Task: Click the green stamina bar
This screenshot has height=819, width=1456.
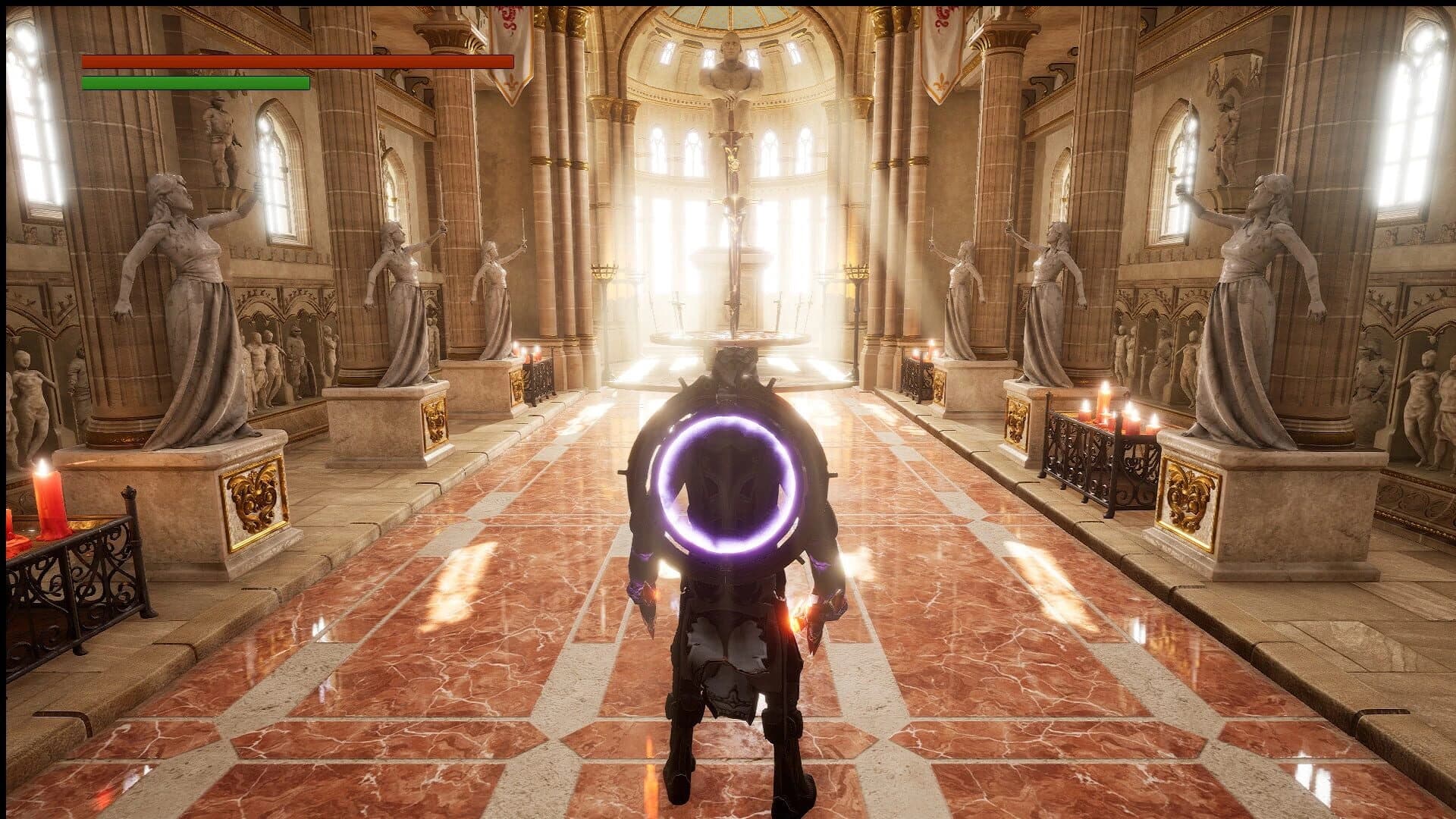Action: pos(195,85)
